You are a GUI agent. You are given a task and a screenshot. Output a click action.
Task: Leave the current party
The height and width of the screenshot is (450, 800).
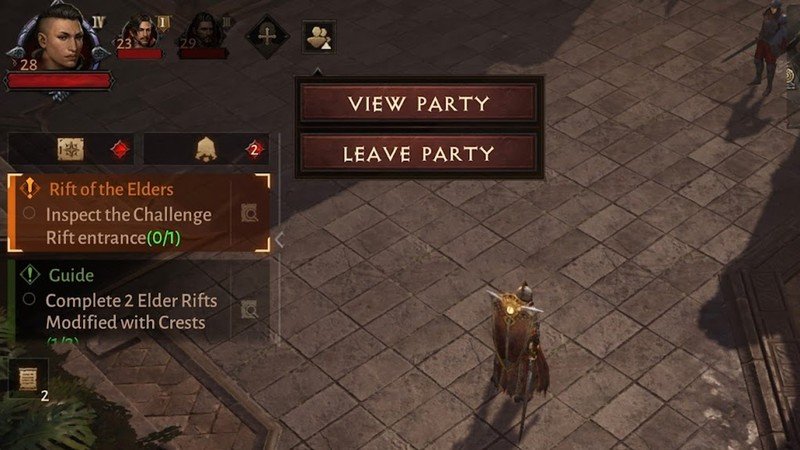click(x=418, y=154)
